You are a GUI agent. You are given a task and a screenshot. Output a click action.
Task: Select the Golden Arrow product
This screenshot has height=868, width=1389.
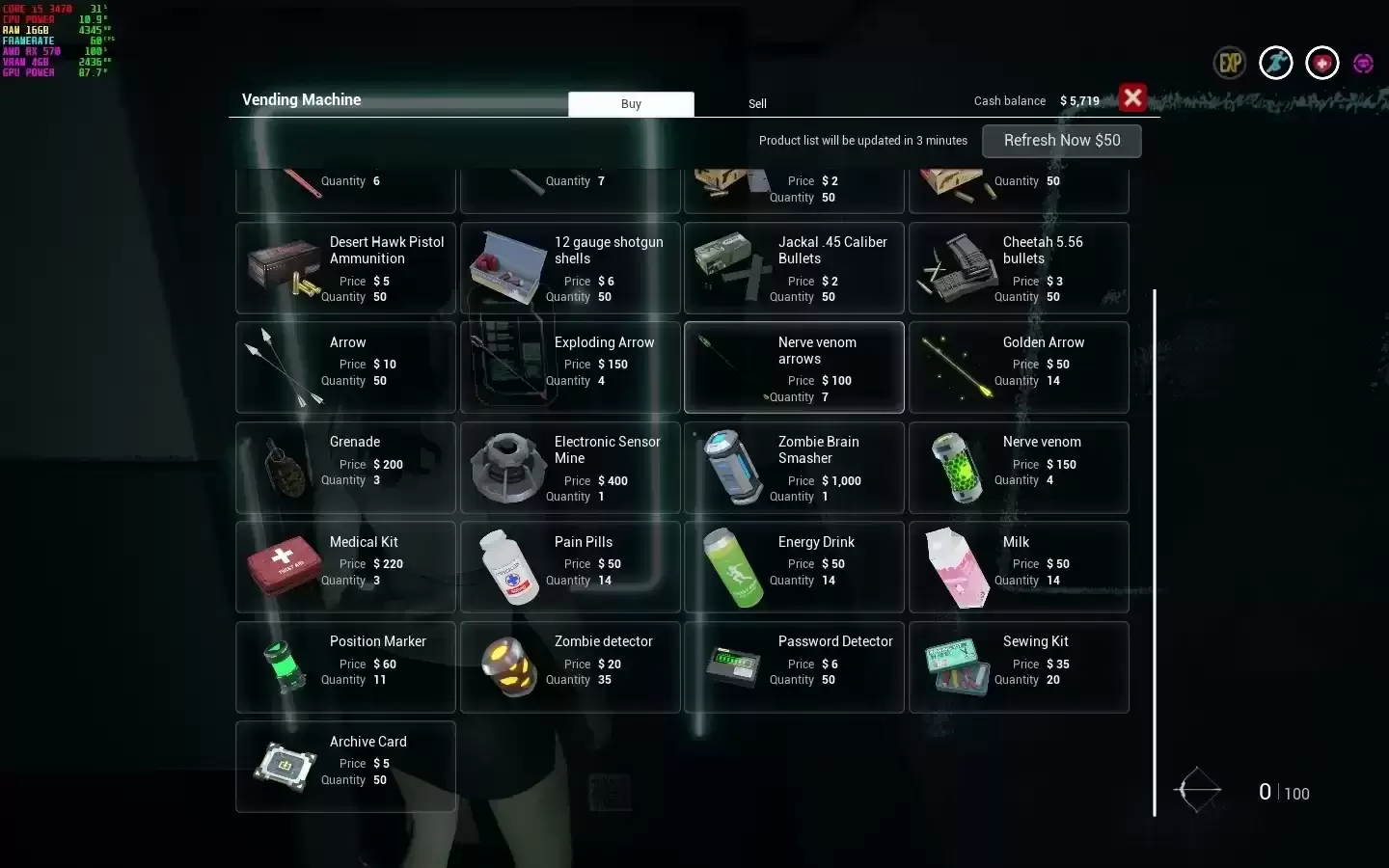[1019, 367]
